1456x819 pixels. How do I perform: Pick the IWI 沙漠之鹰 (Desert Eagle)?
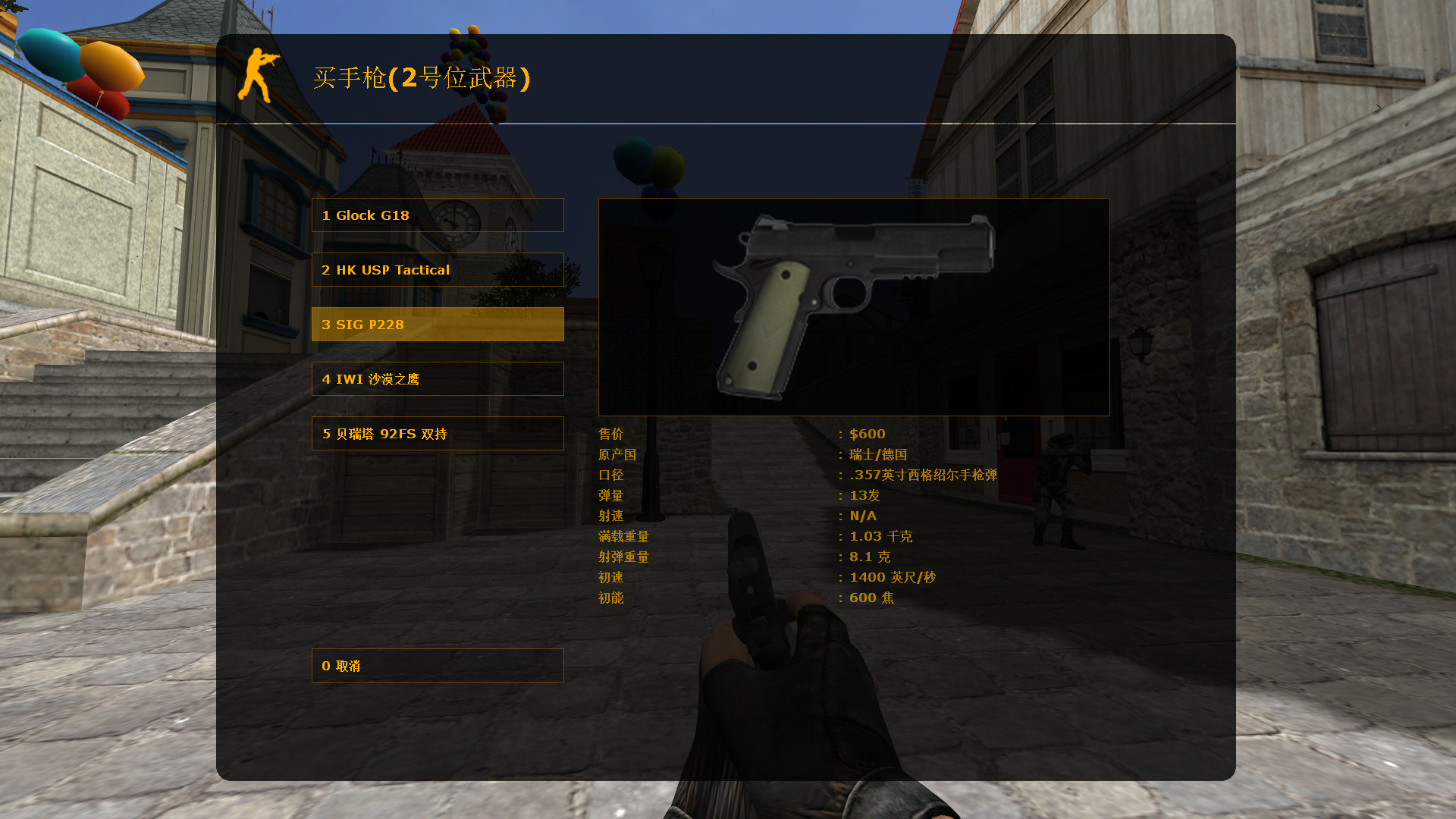coord(437,378)
